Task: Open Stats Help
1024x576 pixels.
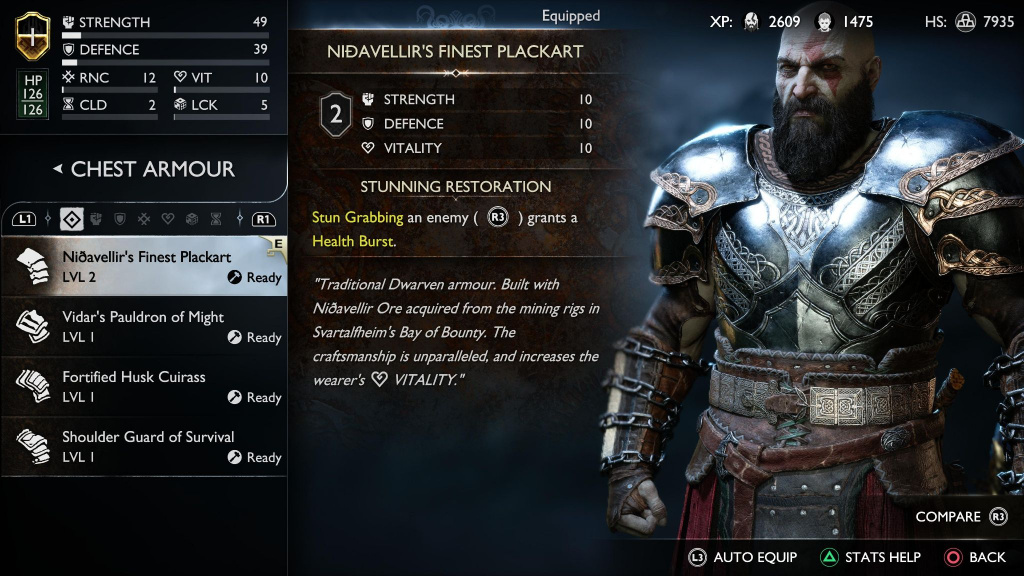Action: click(870, 557)
